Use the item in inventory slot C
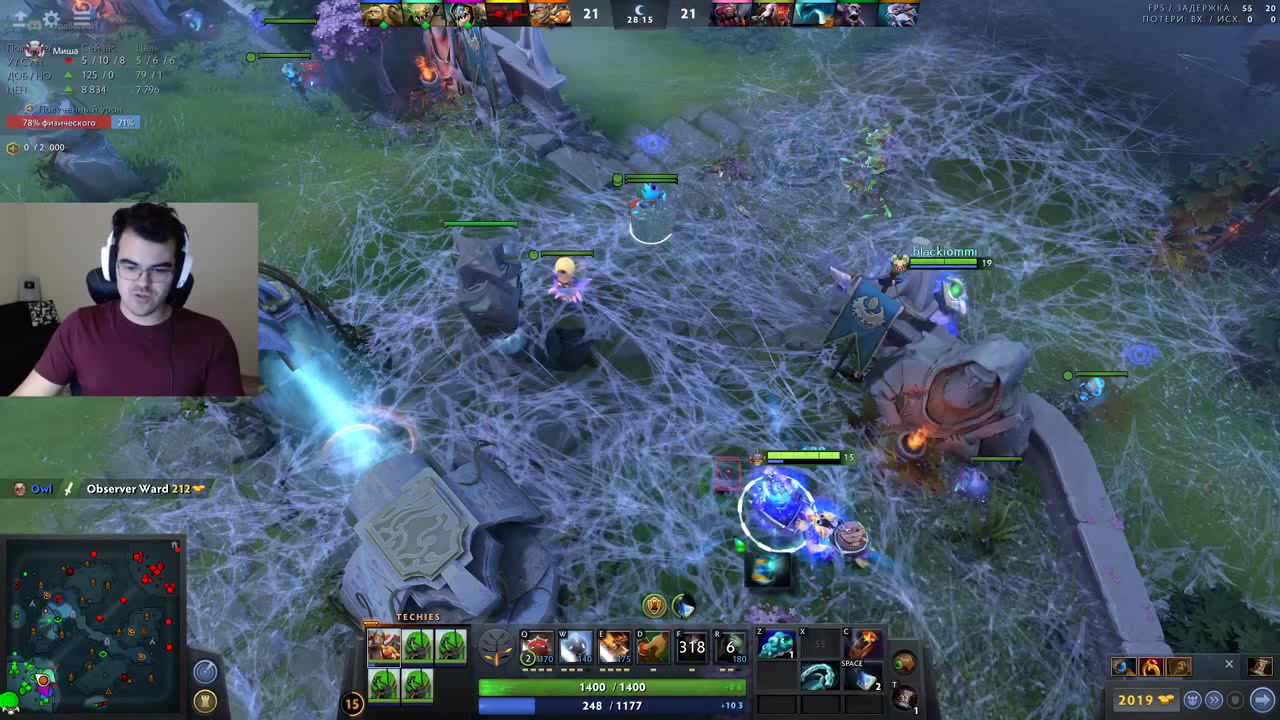 point(864,645)
